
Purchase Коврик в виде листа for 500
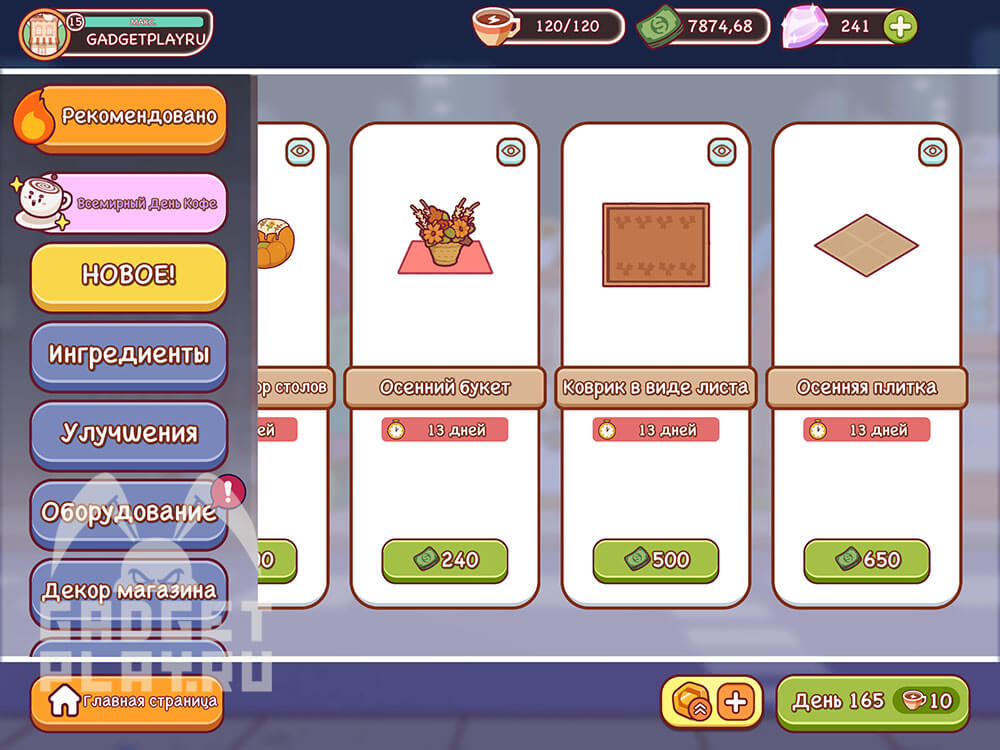[656, 560]
